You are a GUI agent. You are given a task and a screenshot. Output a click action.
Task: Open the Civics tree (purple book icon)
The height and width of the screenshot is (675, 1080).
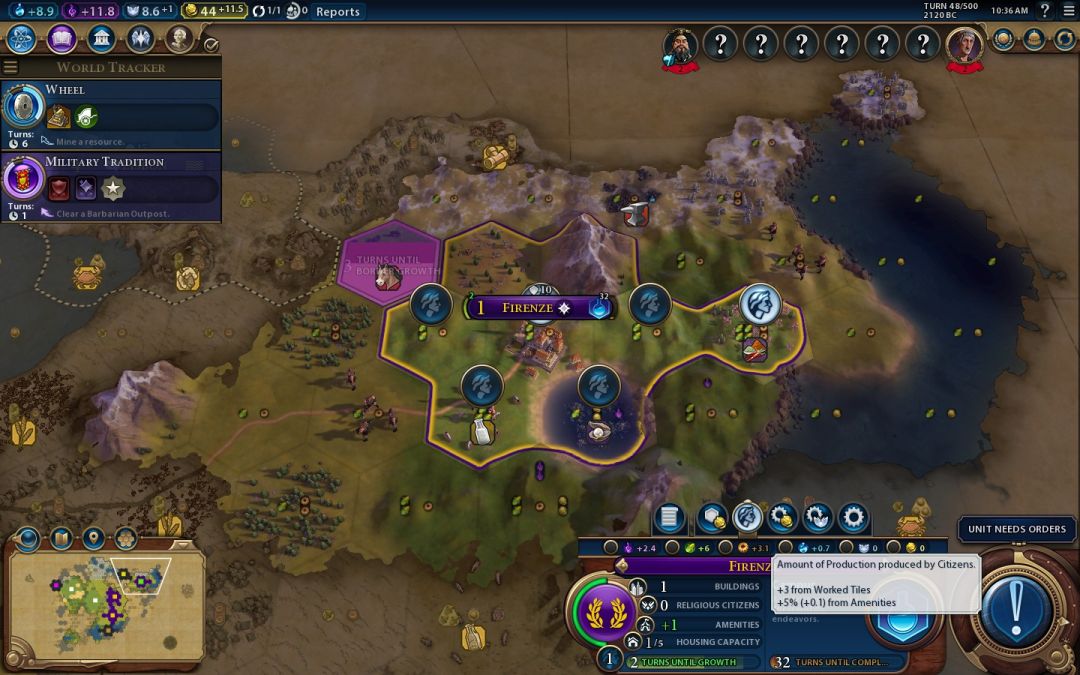coord(61,39)
